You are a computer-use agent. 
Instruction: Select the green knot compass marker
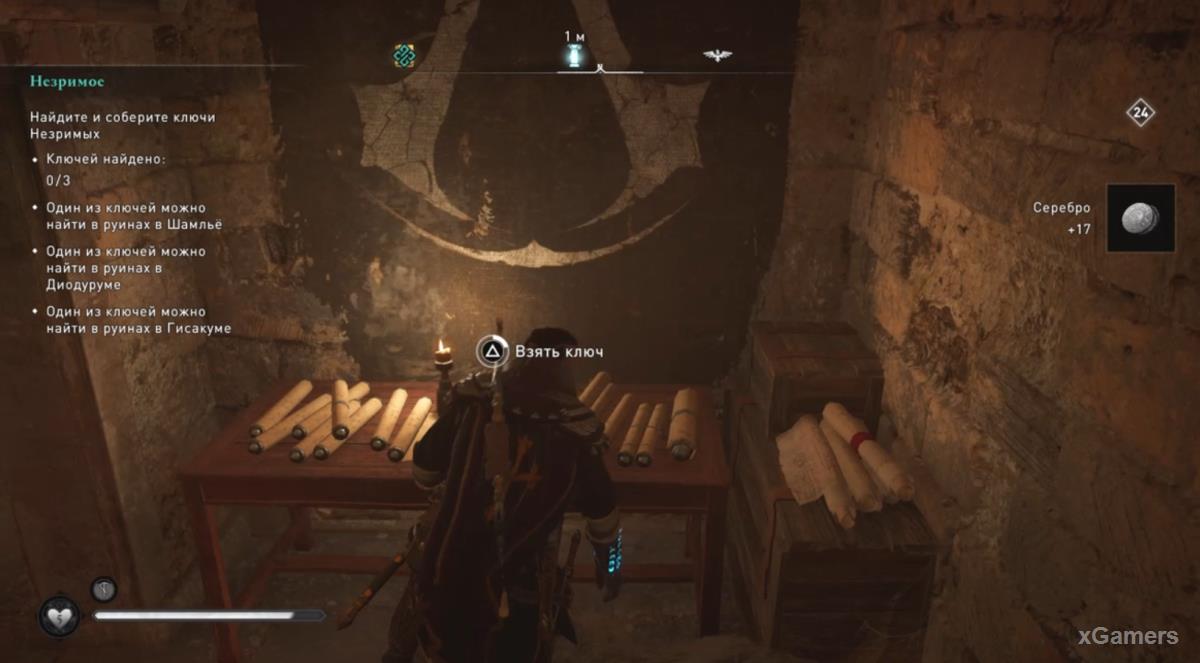(404, 56)
